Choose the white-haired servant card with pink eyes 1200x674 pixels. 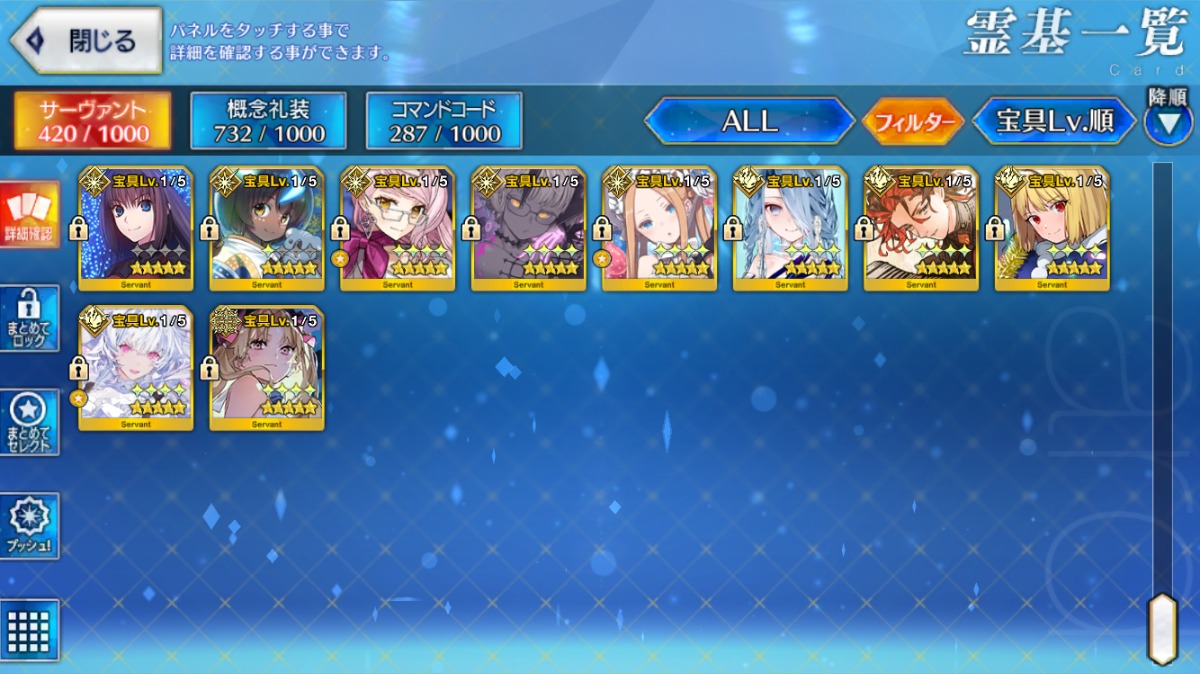(x=136, y=368)
